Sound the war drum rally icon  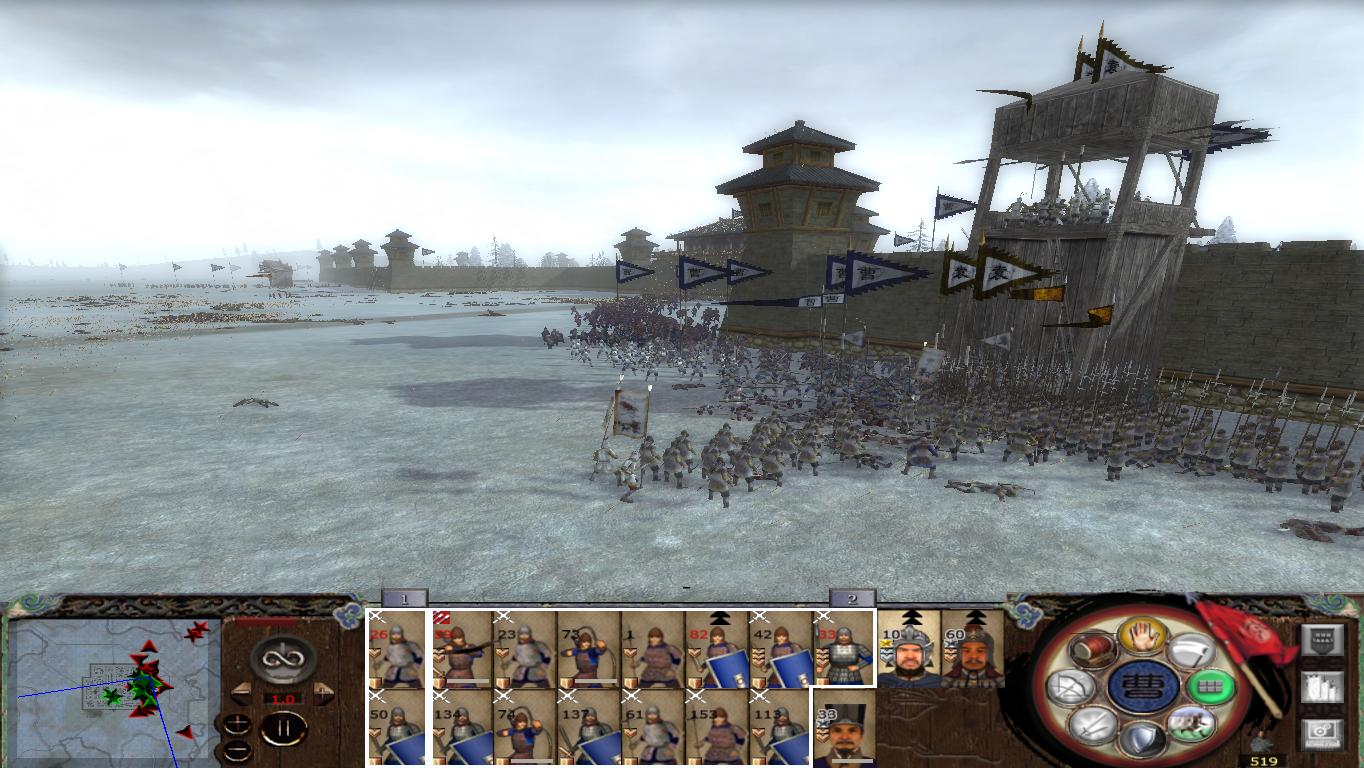[1092, 650]
